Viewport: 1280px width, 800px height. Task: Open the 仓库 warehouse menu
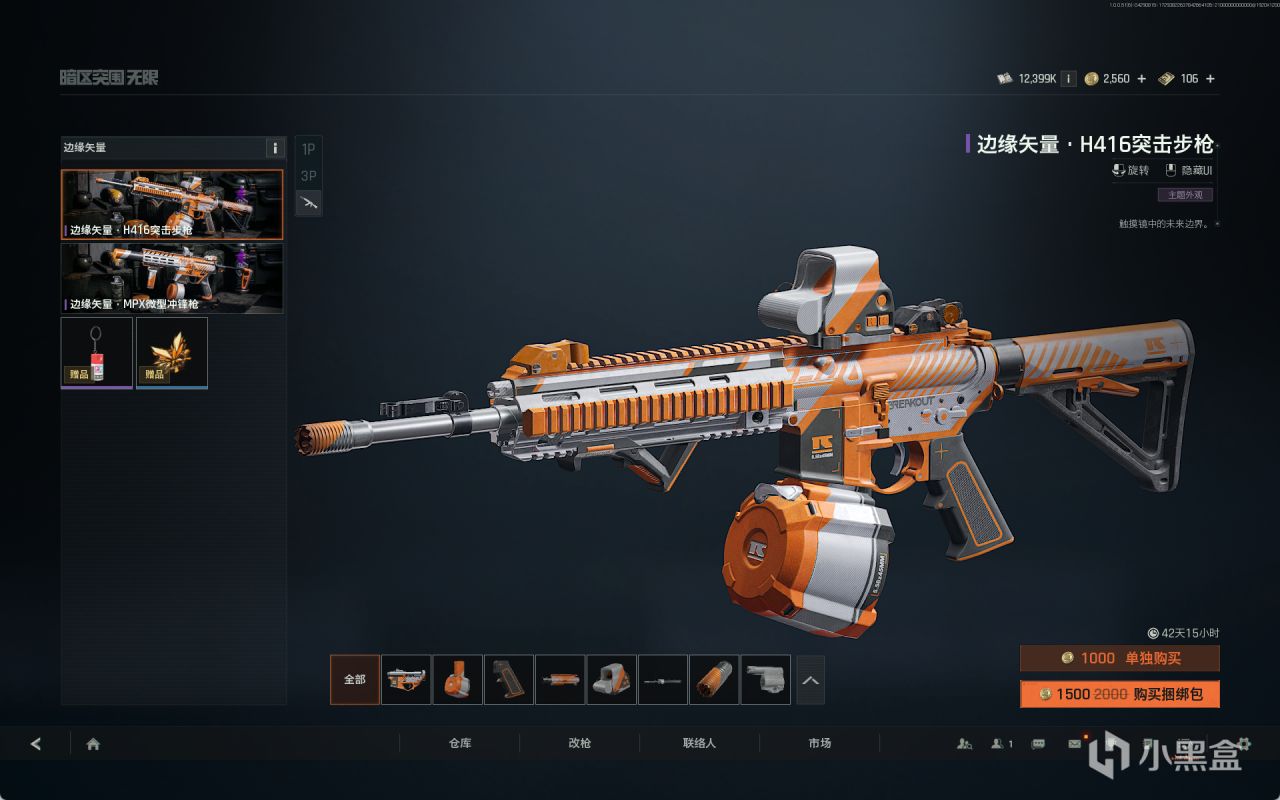click(460, 743)
